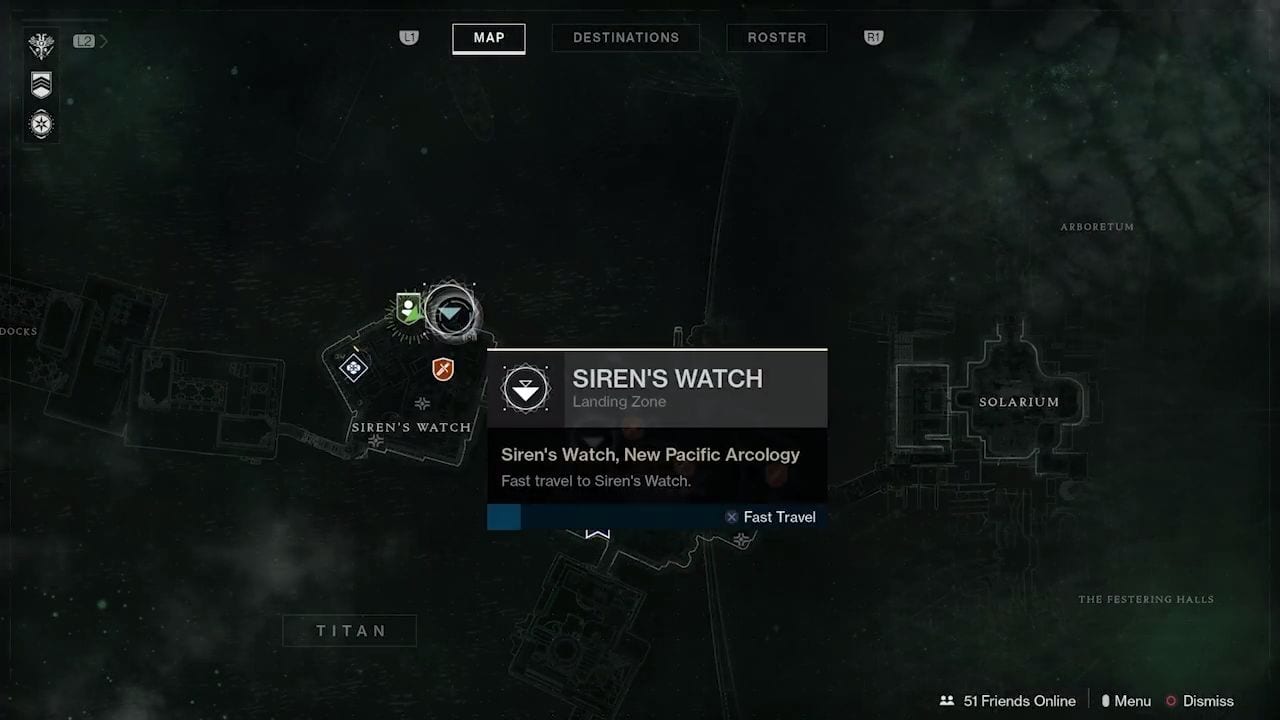The height and width of the screenshot is (720, 1280).
Task: Select the chevron shield icon in the sidebar
Action: [x=41, y=85]
